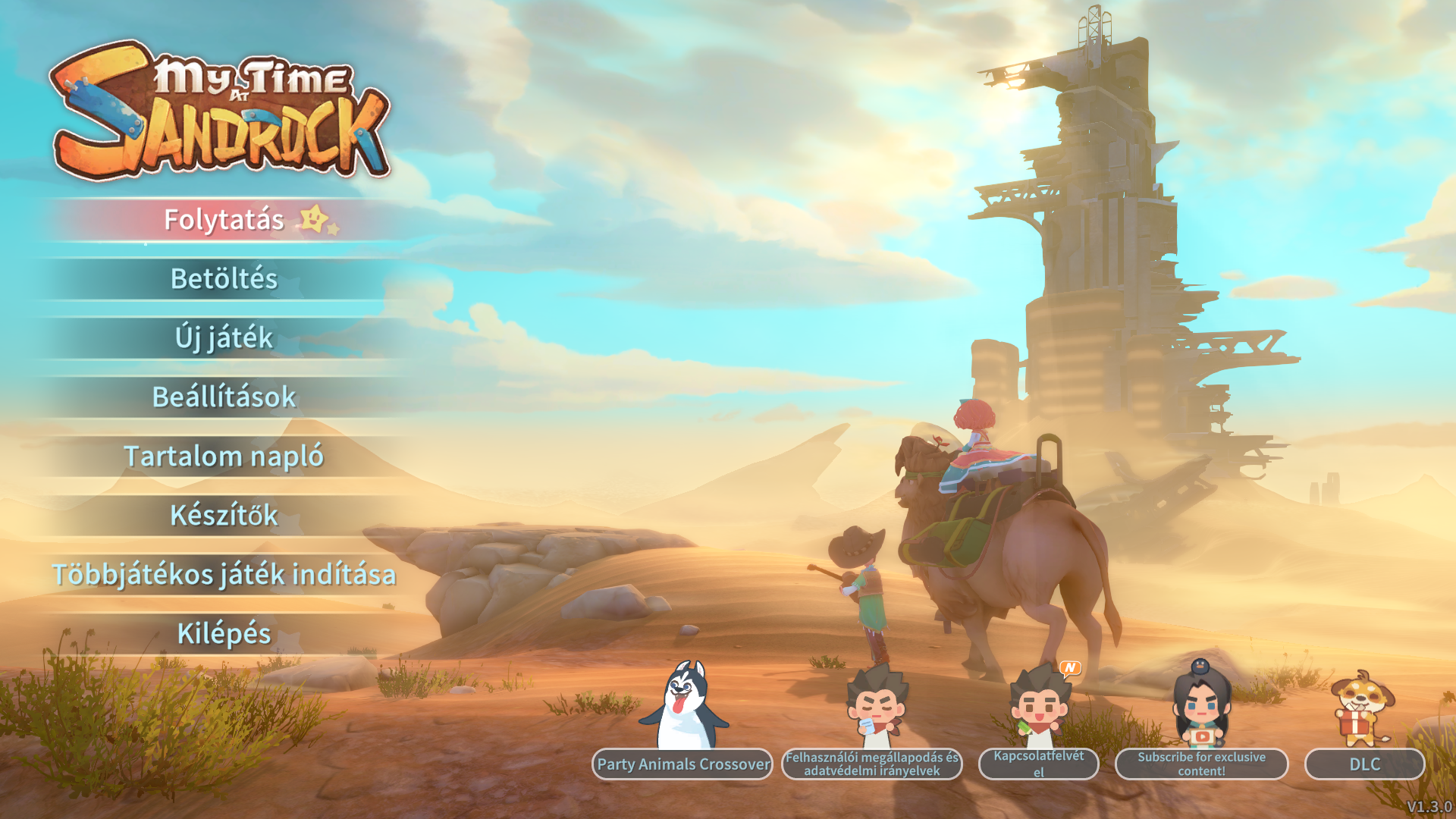Open the Party Animals Crossover button
1456x819 pixels.
pos(682,764)
